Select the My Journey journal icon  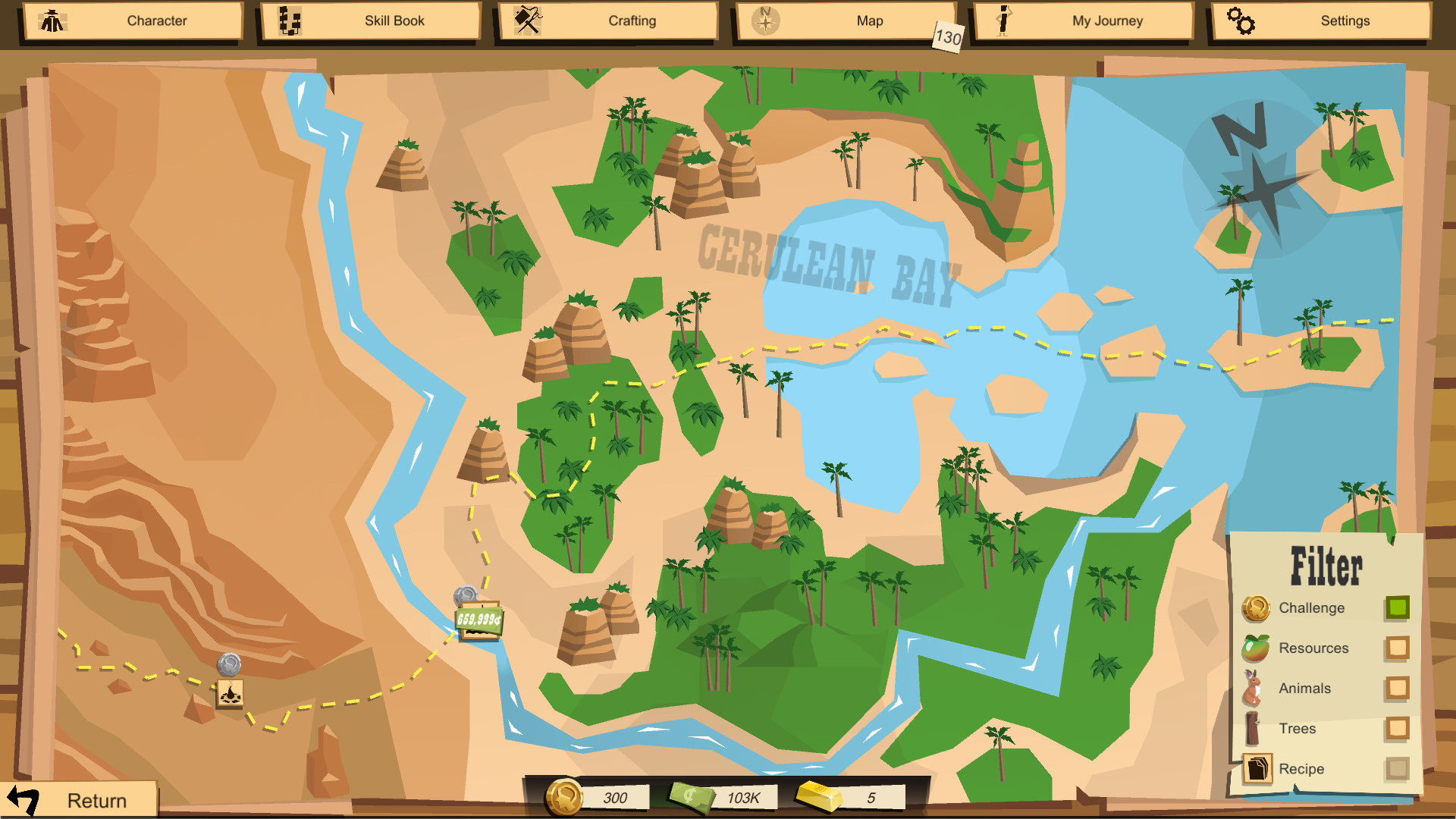coord(1003,20)
